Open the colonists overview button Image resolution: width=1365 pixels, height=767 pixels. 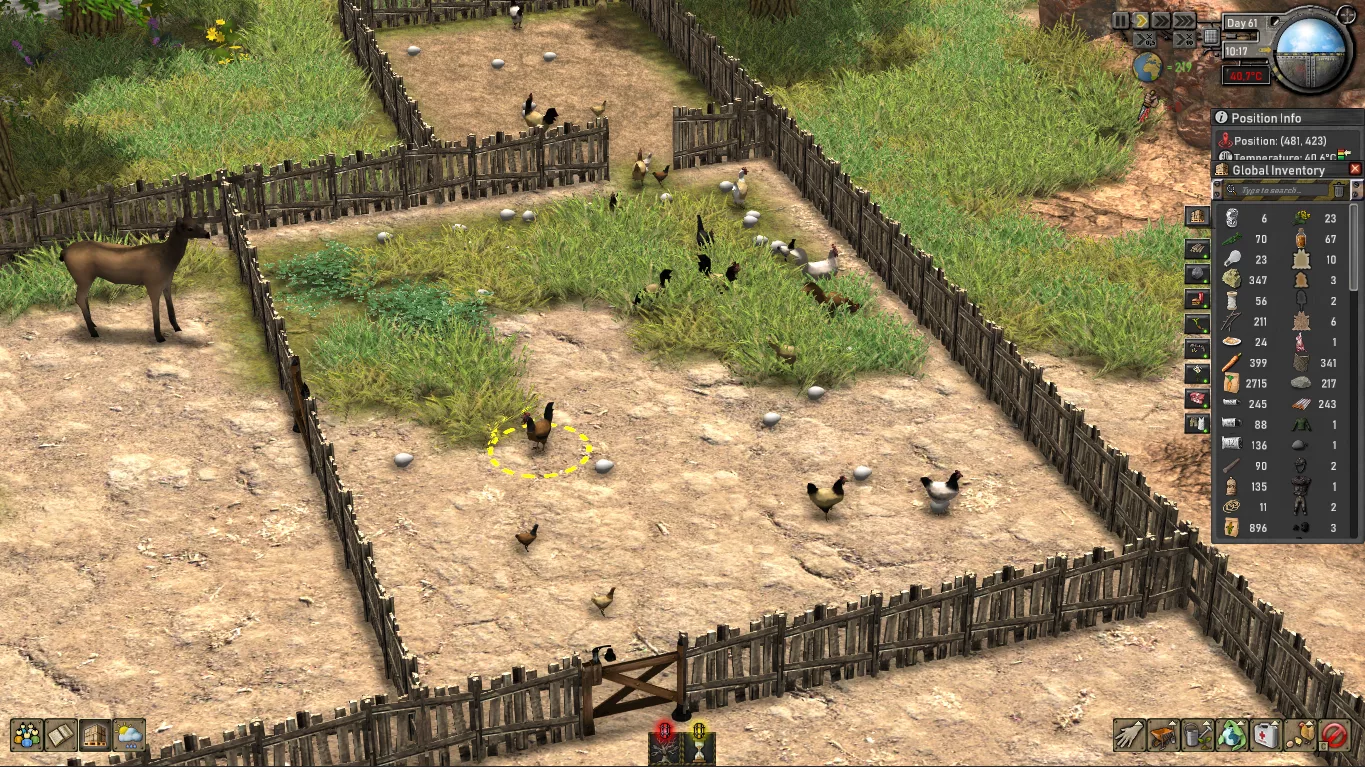[x=27, y=735]
